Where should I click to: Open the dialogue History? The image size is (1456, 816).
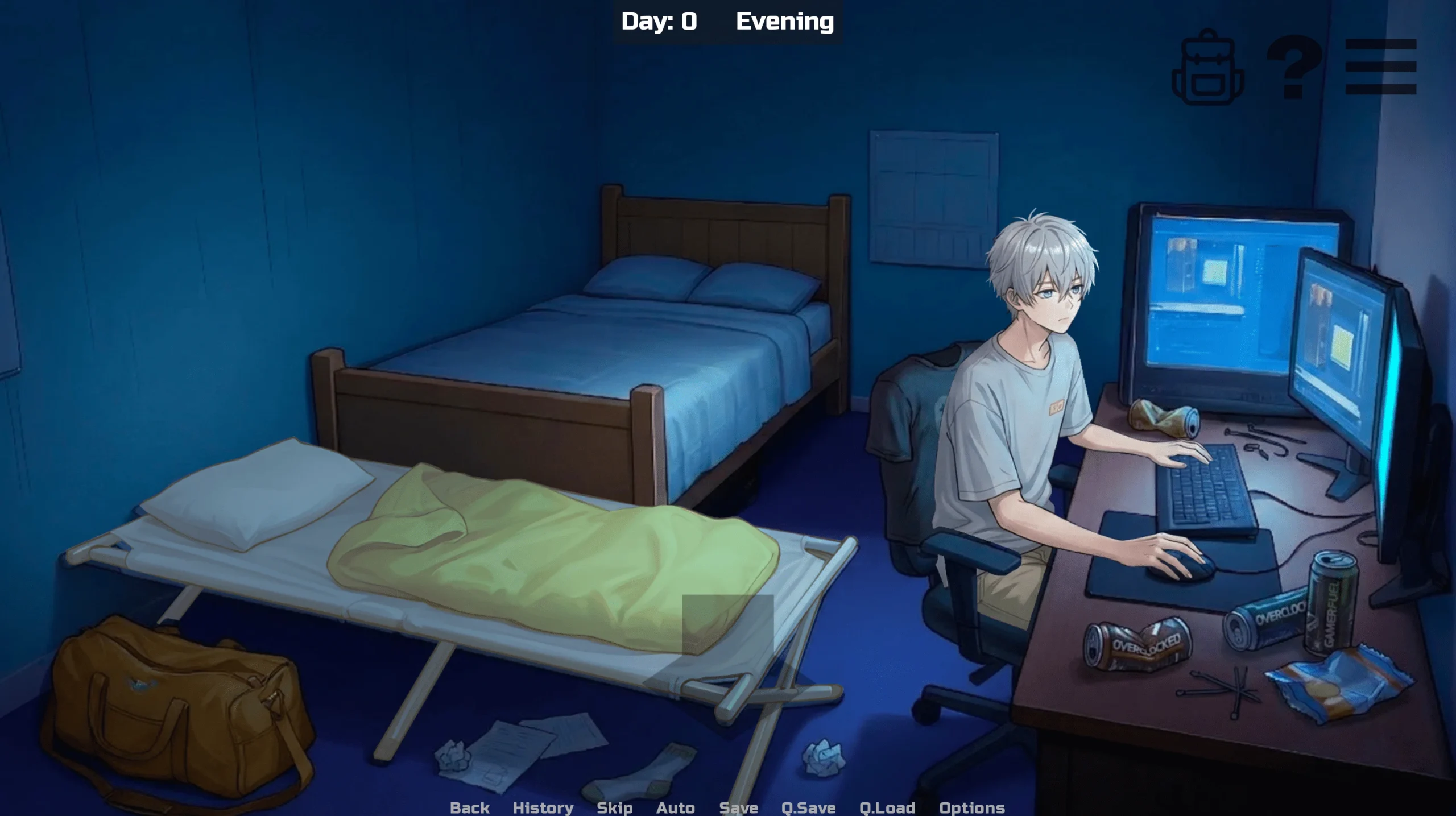(x=543, y=807)
